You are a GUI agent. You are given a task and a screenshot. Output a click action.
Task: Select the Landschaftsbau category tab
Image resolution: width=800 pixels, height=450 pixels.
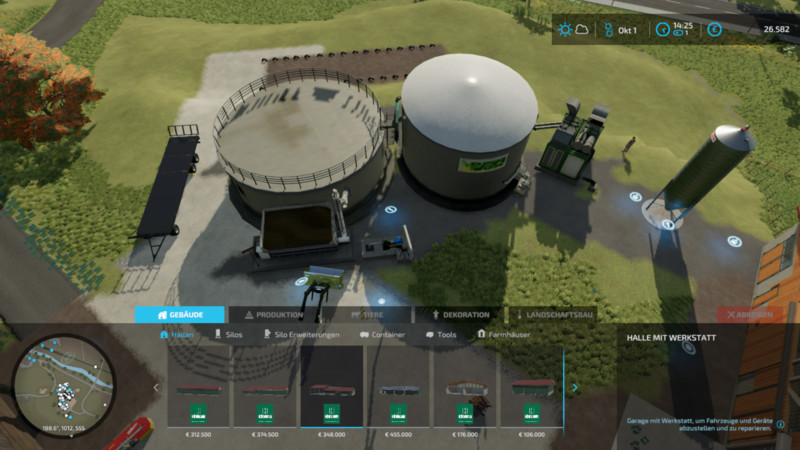(554, 314)
